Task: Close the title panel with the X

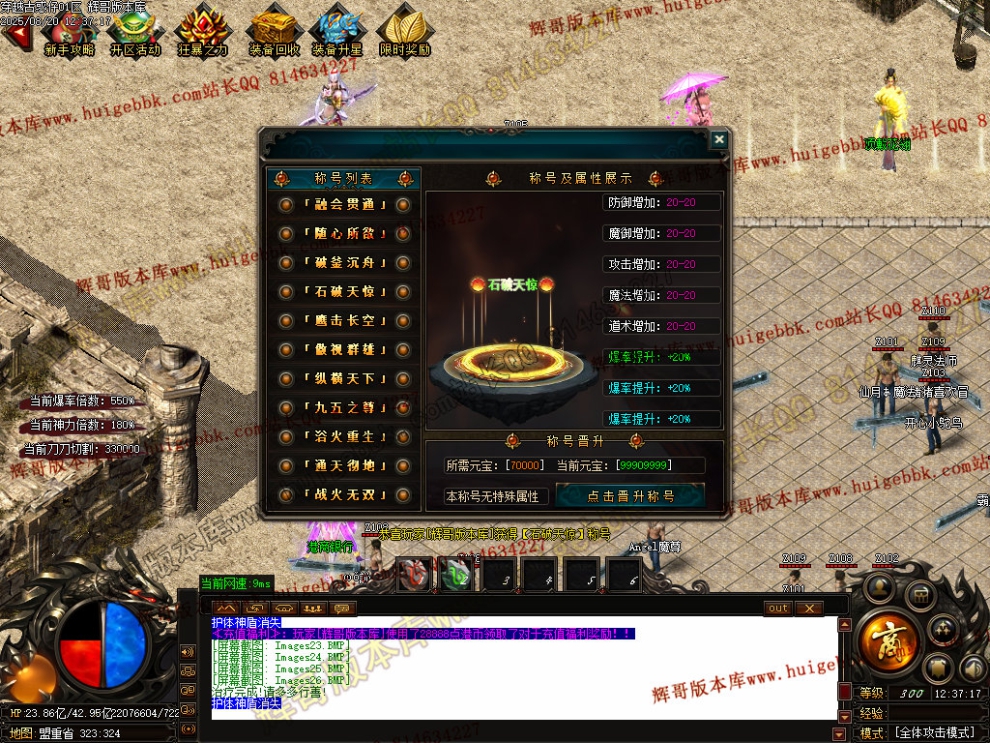Action: pyautogui.click(x=718, y=140)
